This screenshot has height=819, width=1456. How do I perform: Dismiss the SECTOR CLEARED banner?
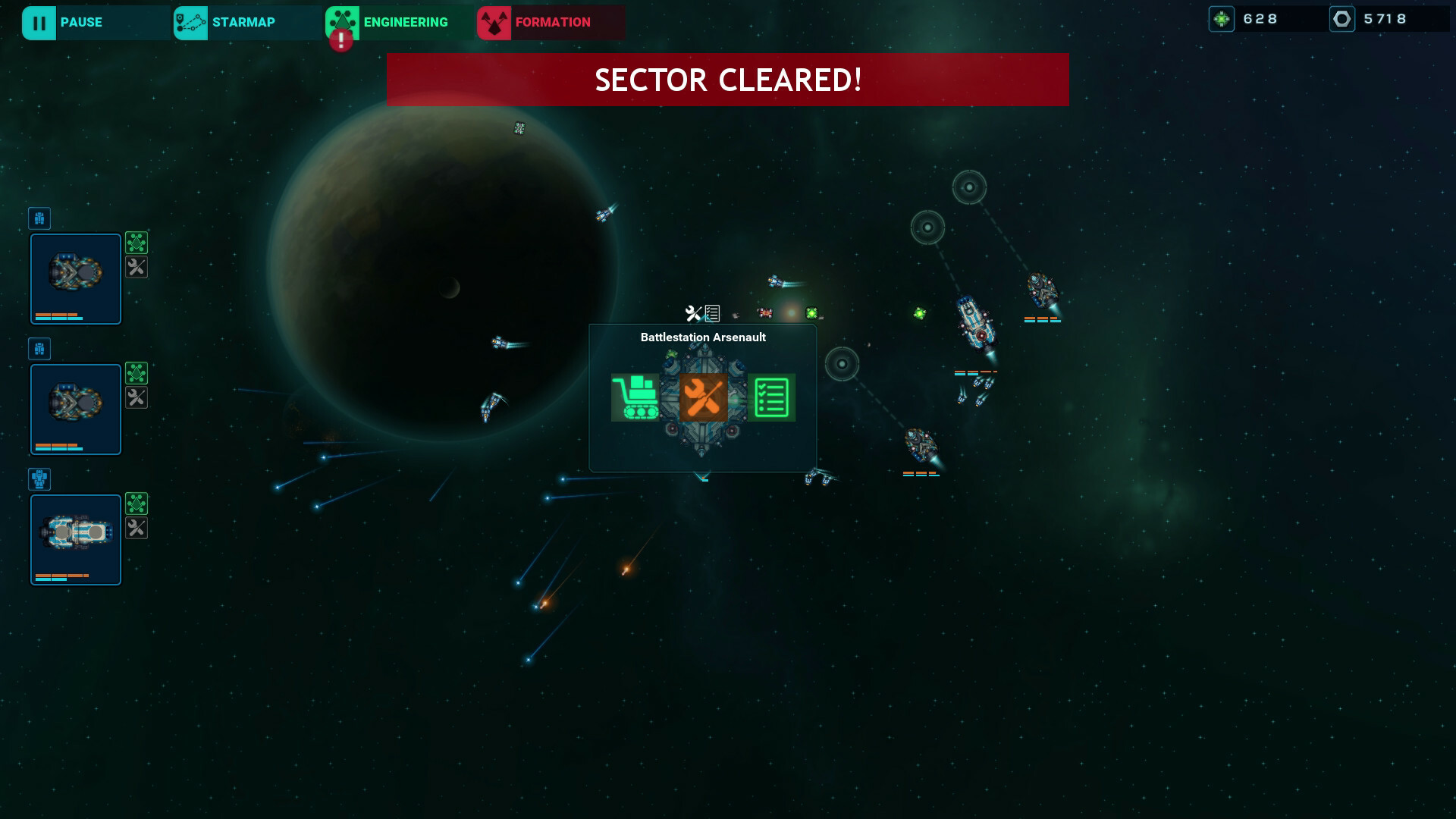click(727, 79)
